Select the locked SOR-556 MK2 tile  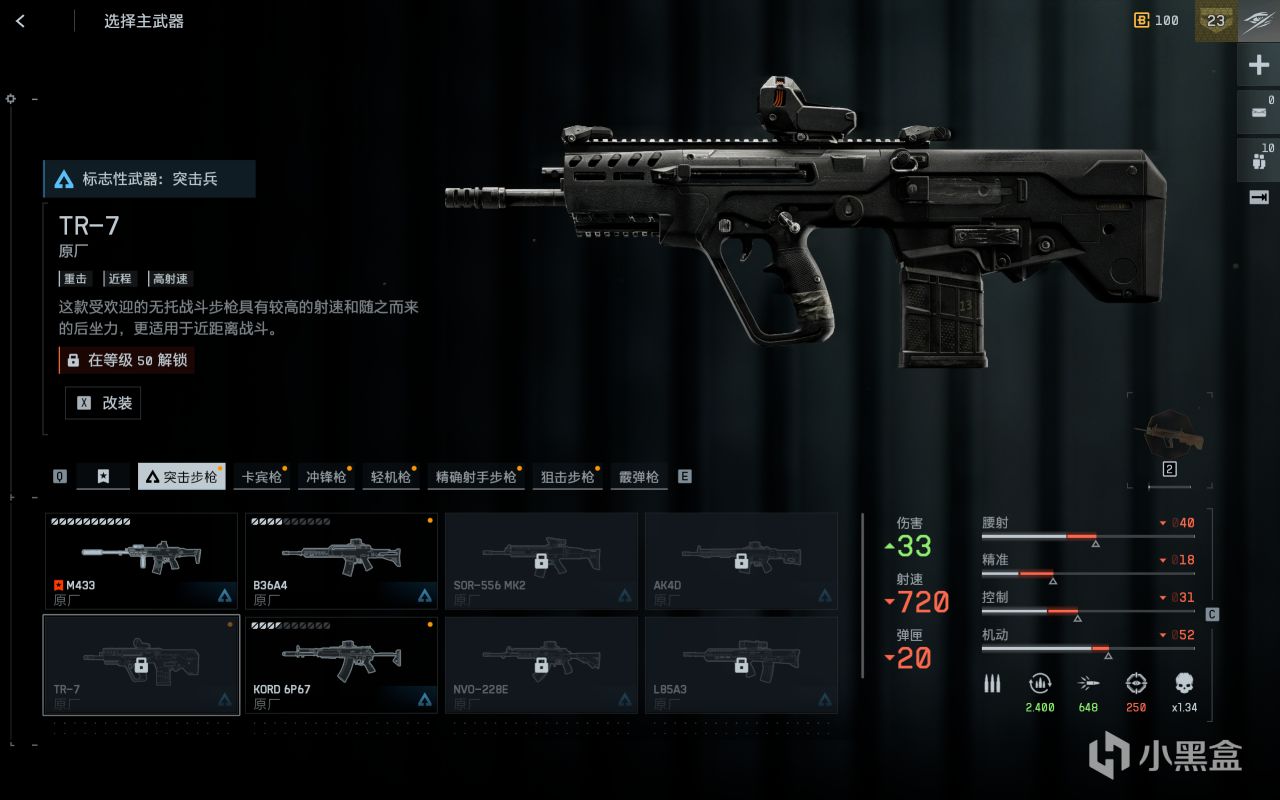[541, 561]
